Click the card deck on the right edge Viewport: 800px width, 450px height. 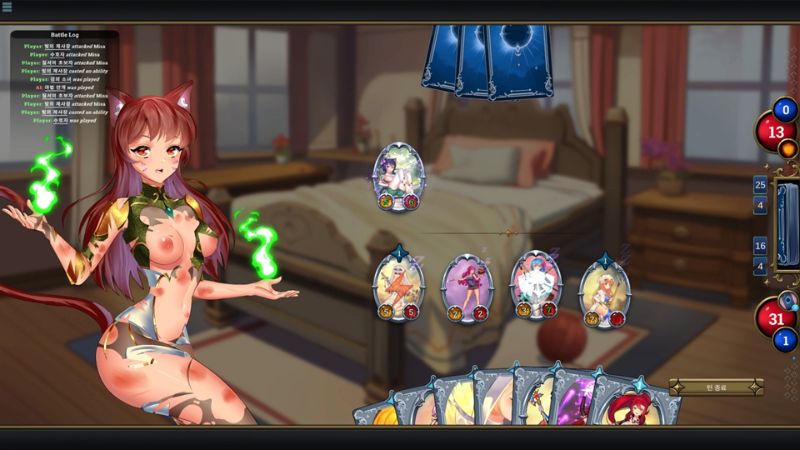pyautogui.click(x=787, y=225)
